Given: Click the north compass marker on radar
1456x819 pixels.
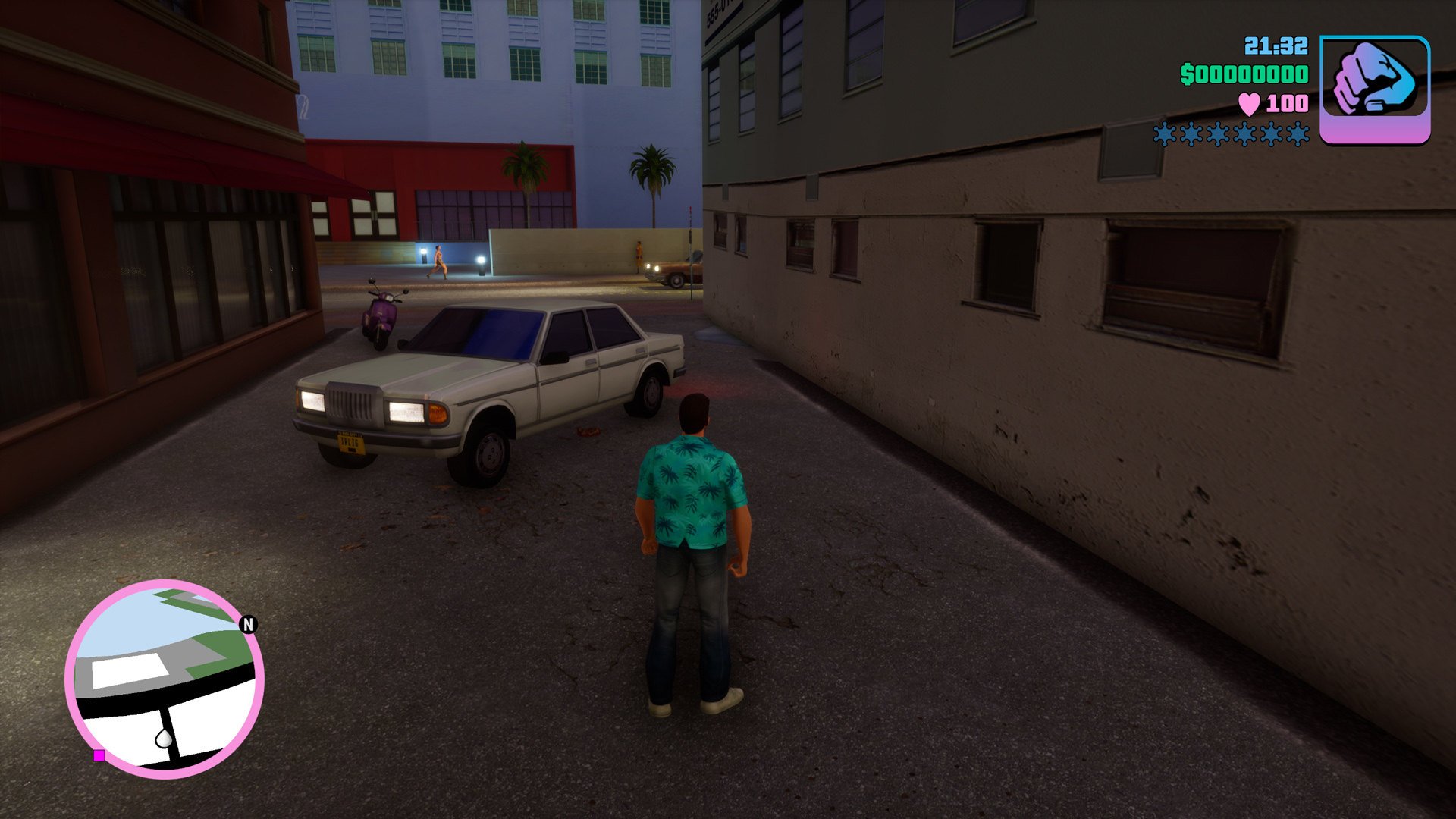Looking at the screenshot, I should point(248,624).
